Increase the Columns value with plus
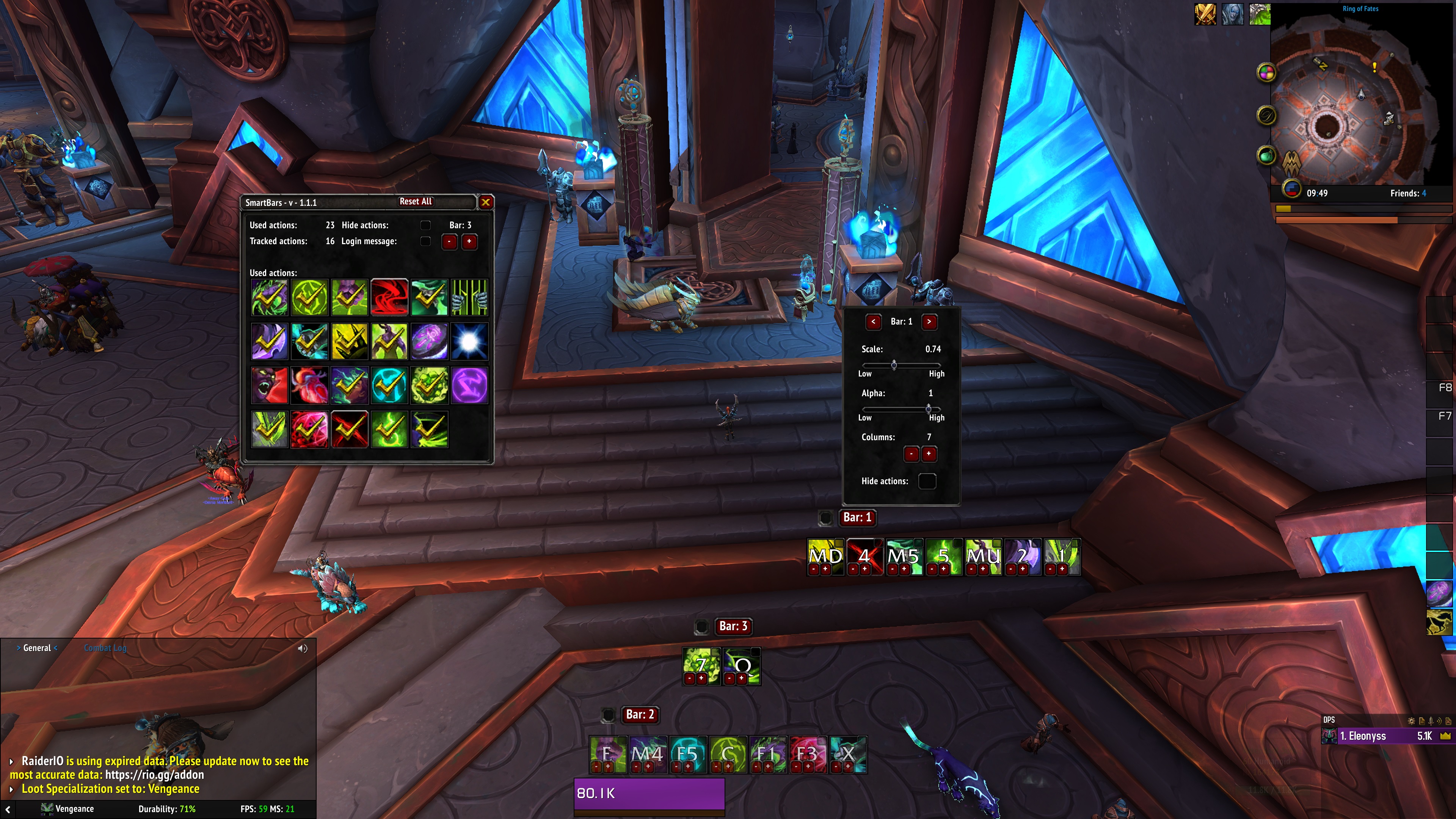 pyautogui.click(x=929, y=454)
